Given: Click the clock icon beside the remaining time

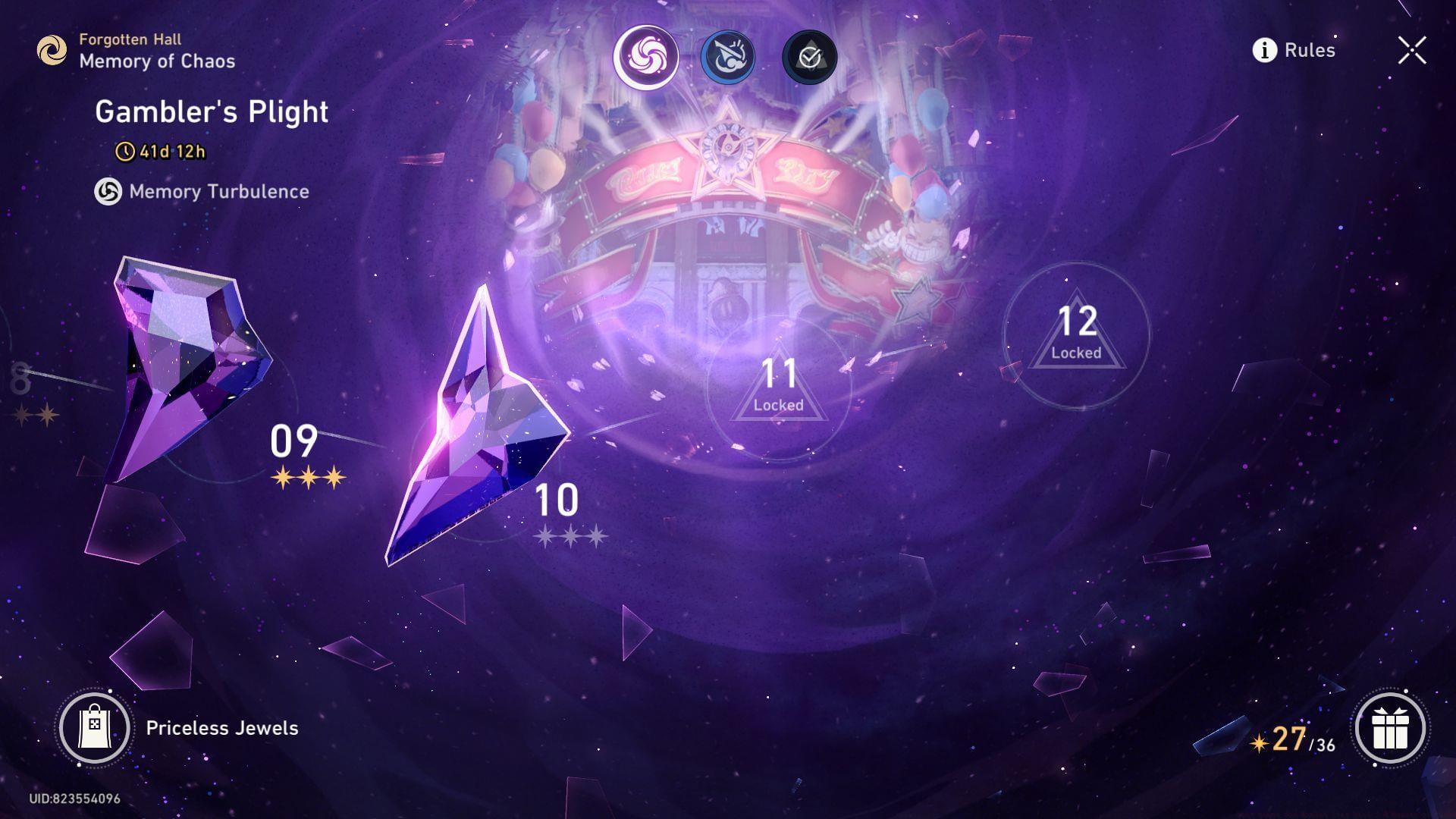Looking at the screenshot, I should click(125, 151).
